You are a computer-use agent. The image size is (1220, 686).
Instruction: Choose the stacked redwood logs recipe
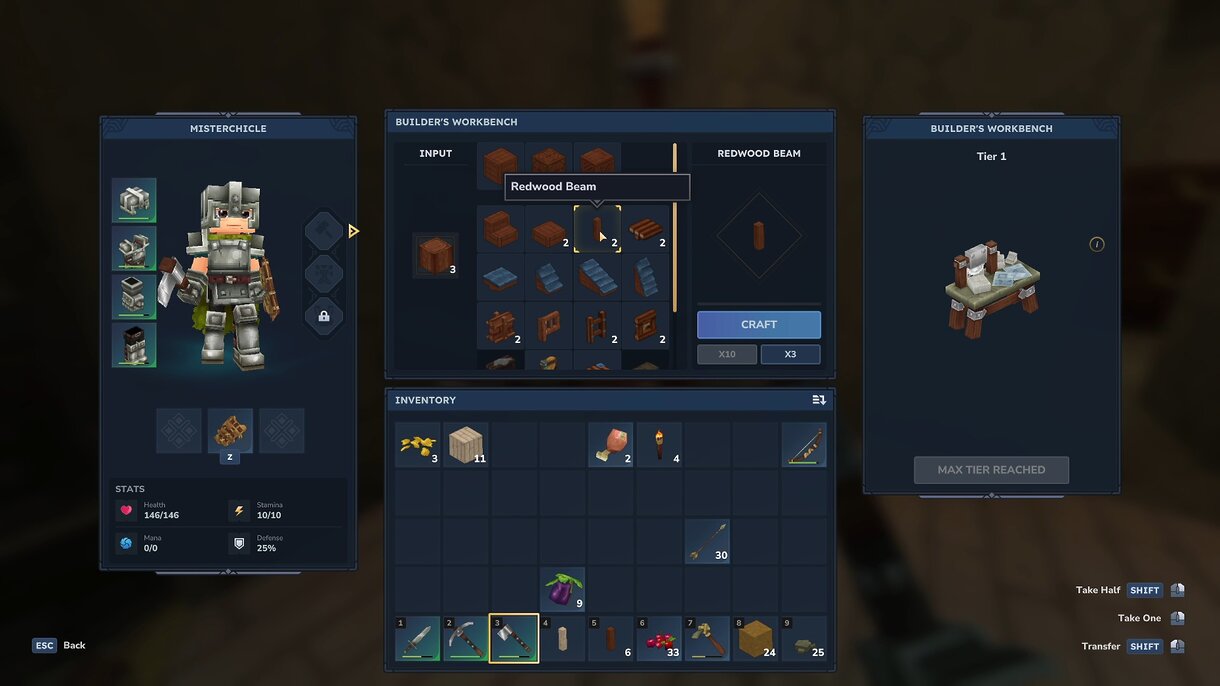tap(646, 230)
